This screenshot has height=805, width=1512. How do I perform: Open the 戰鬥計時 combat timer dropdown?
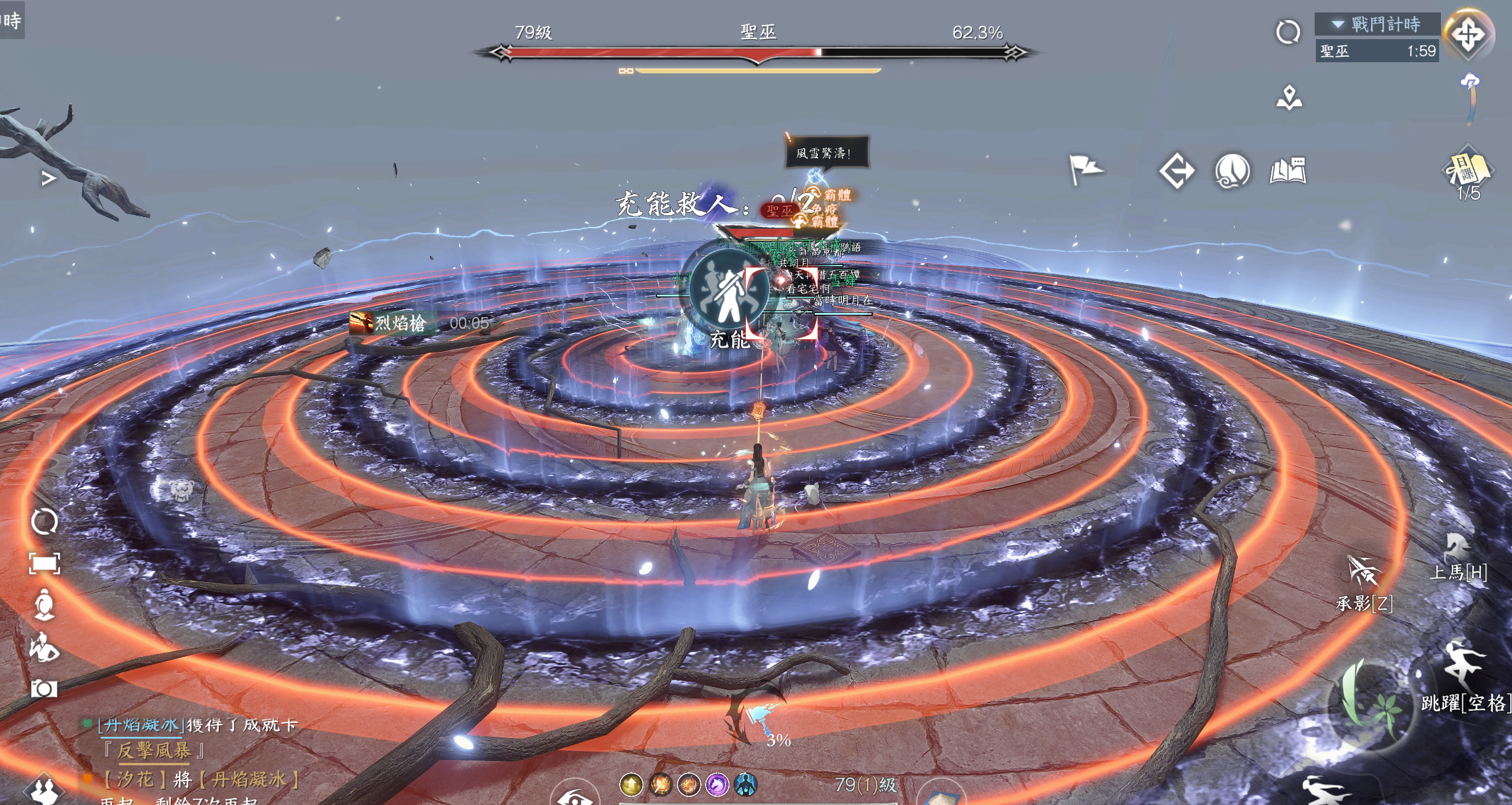tap(1377, 24)
